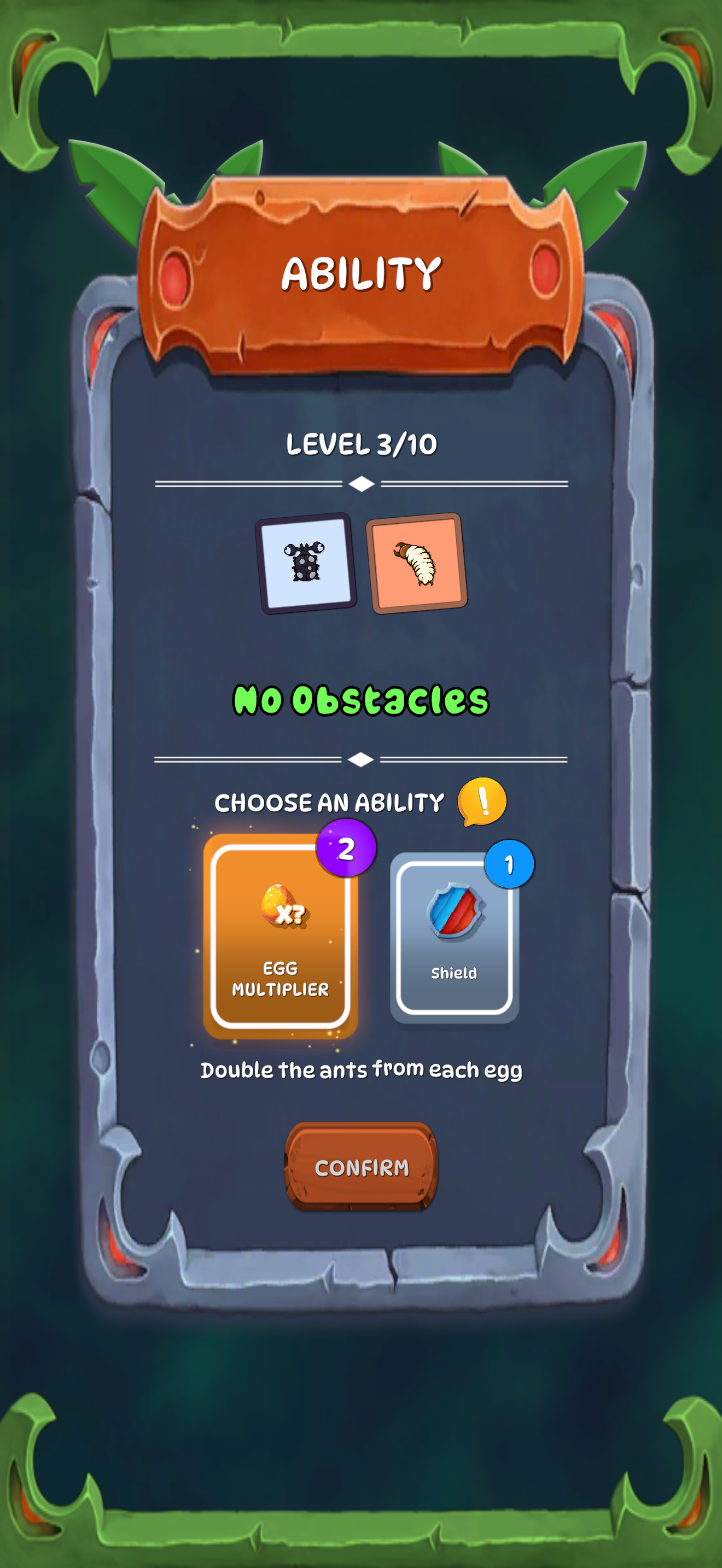Confirm the selected ability
The image size is (722, 1568).
pos(361,1167)
